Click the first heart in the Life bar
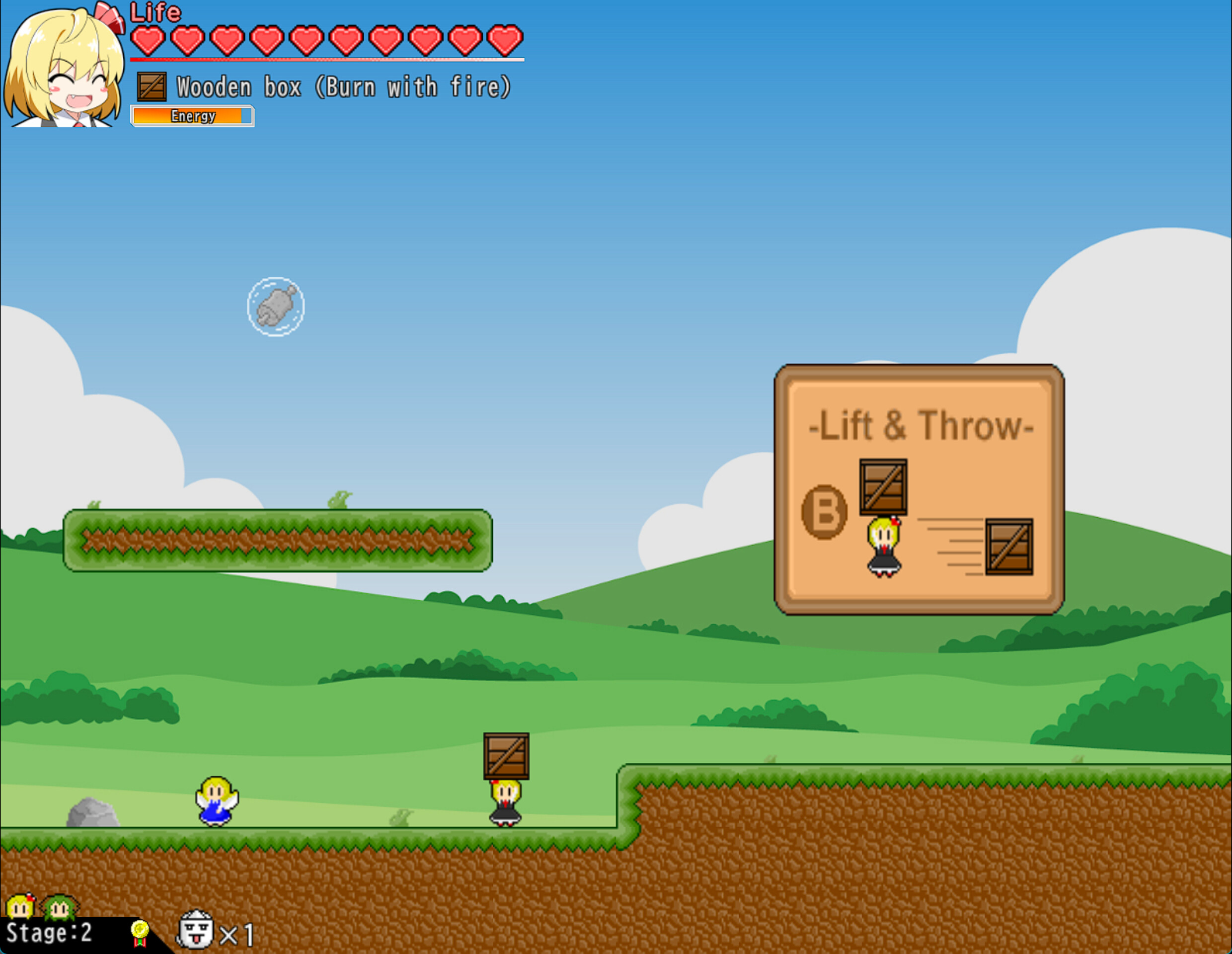Viewport: 1232px width, 954px height. [x=149, y=40]
